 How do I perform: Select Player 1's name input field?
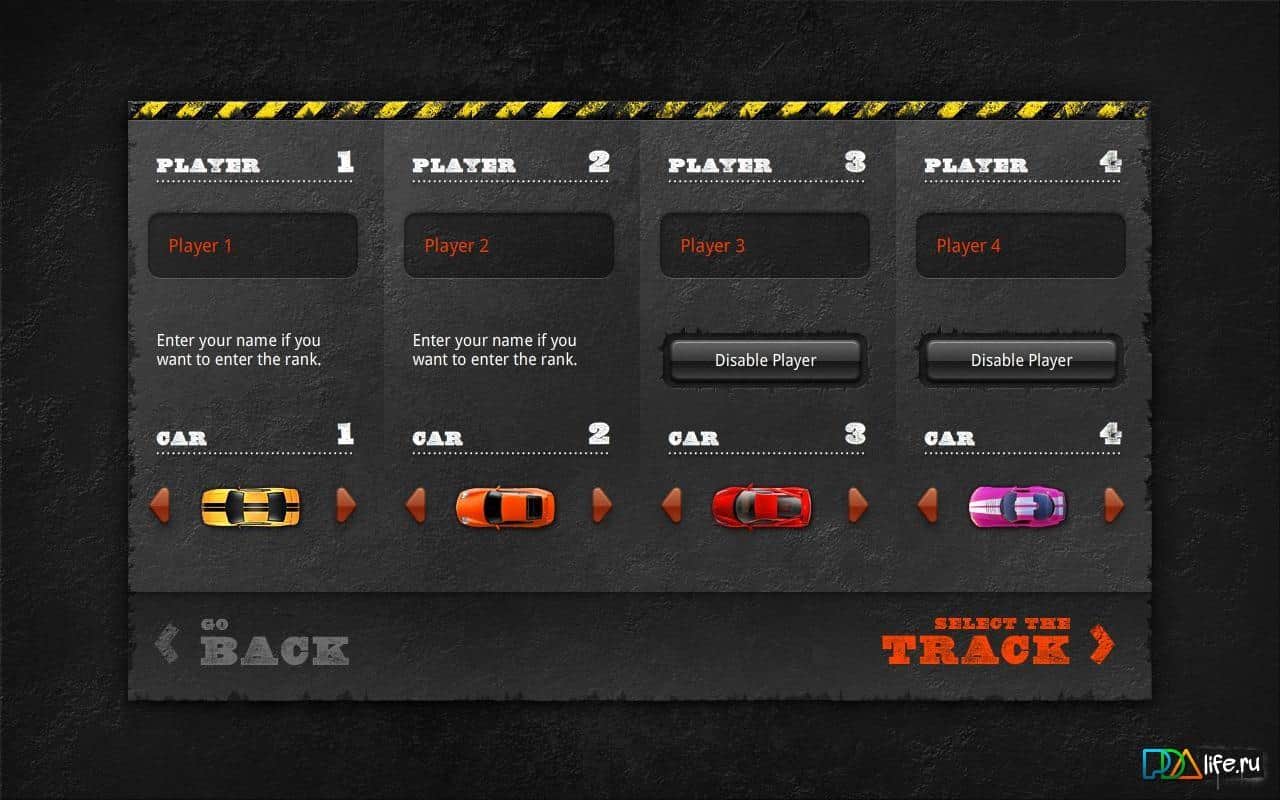point(253,245)
